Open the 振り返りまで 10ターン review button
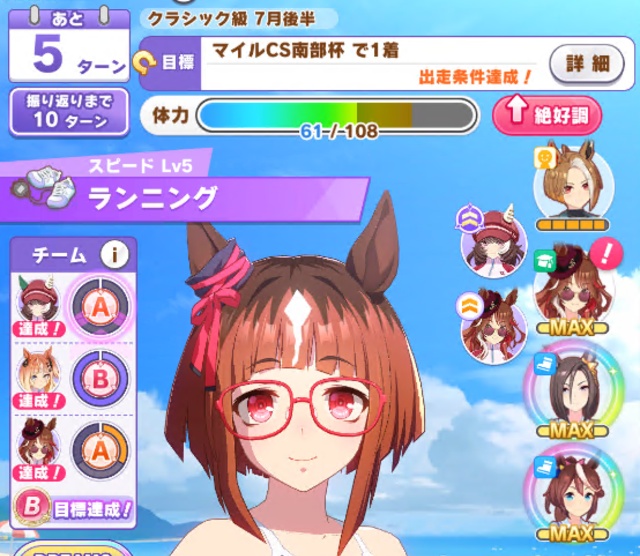Screen dimensions: 640x556 [69, 112]
